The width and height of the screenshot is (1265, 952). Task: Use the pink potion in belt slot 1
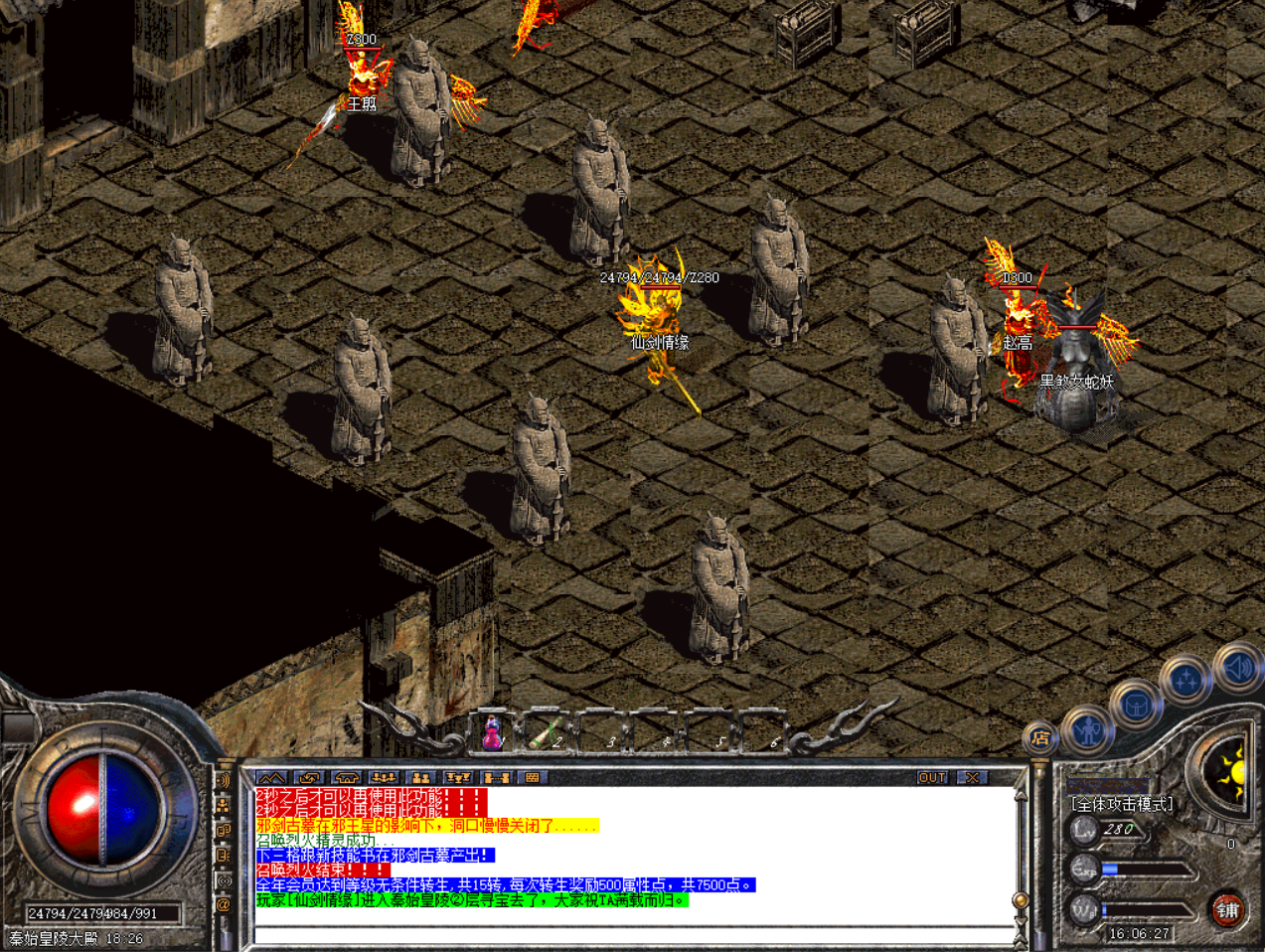[492, 733]
